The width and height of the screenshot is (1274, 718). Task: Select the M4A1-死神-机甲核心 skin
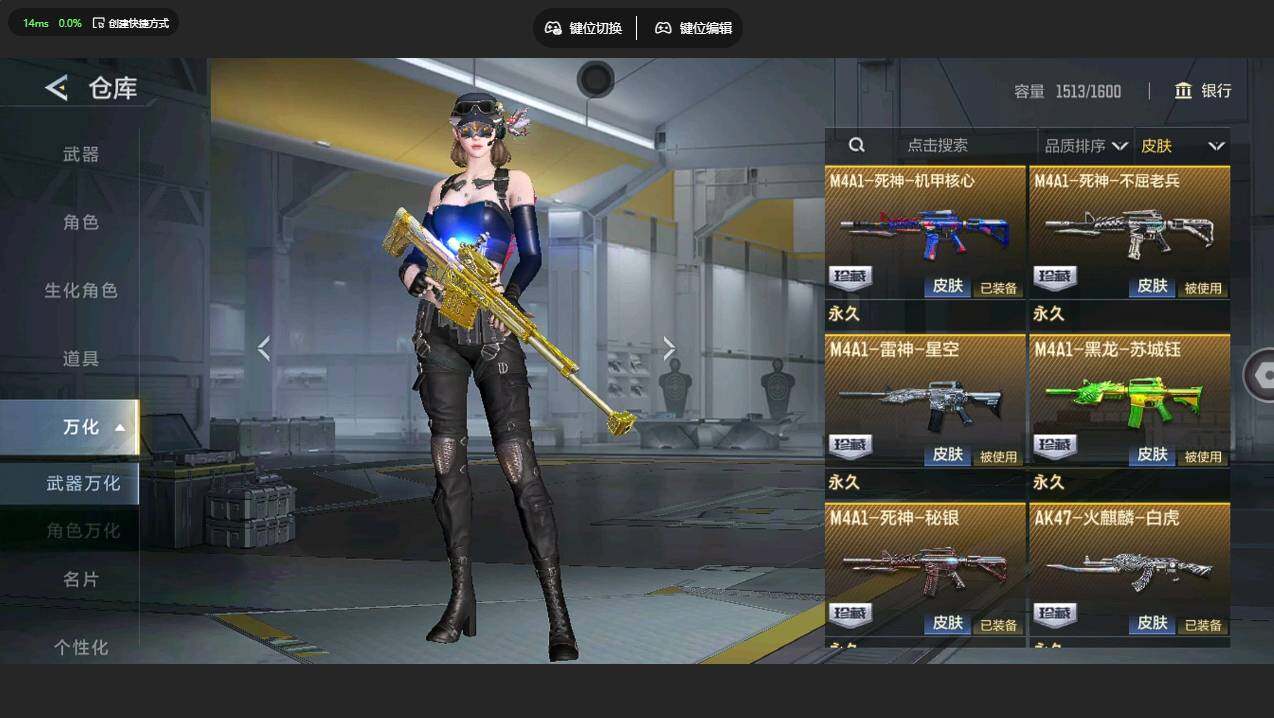tap(925, 232)
